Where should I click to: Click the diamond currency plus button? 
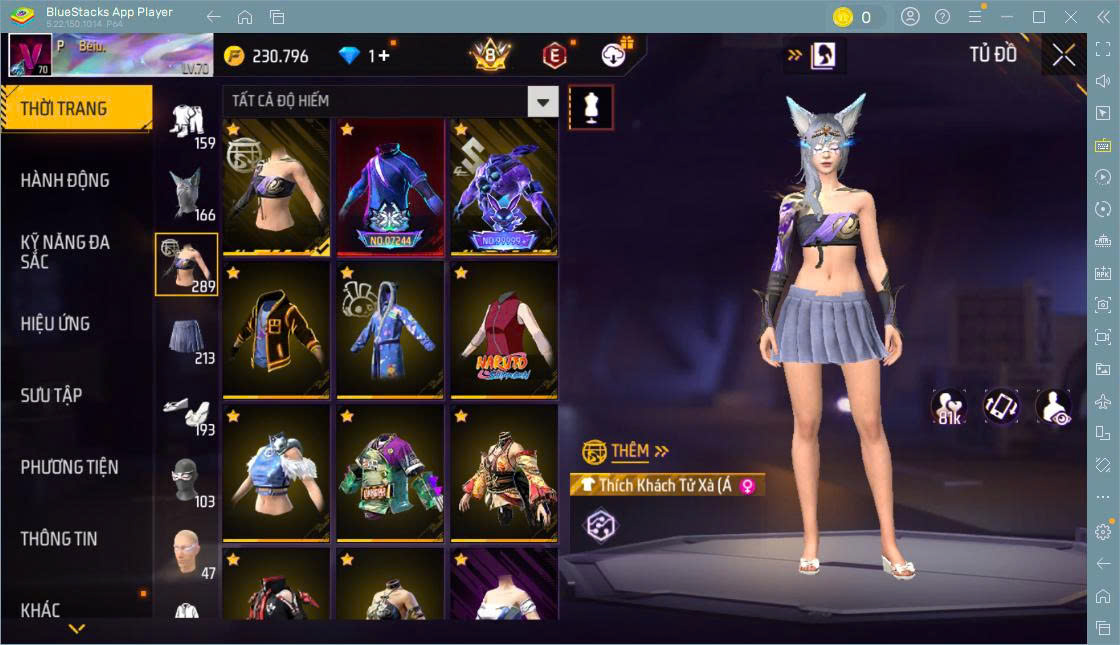383,56
